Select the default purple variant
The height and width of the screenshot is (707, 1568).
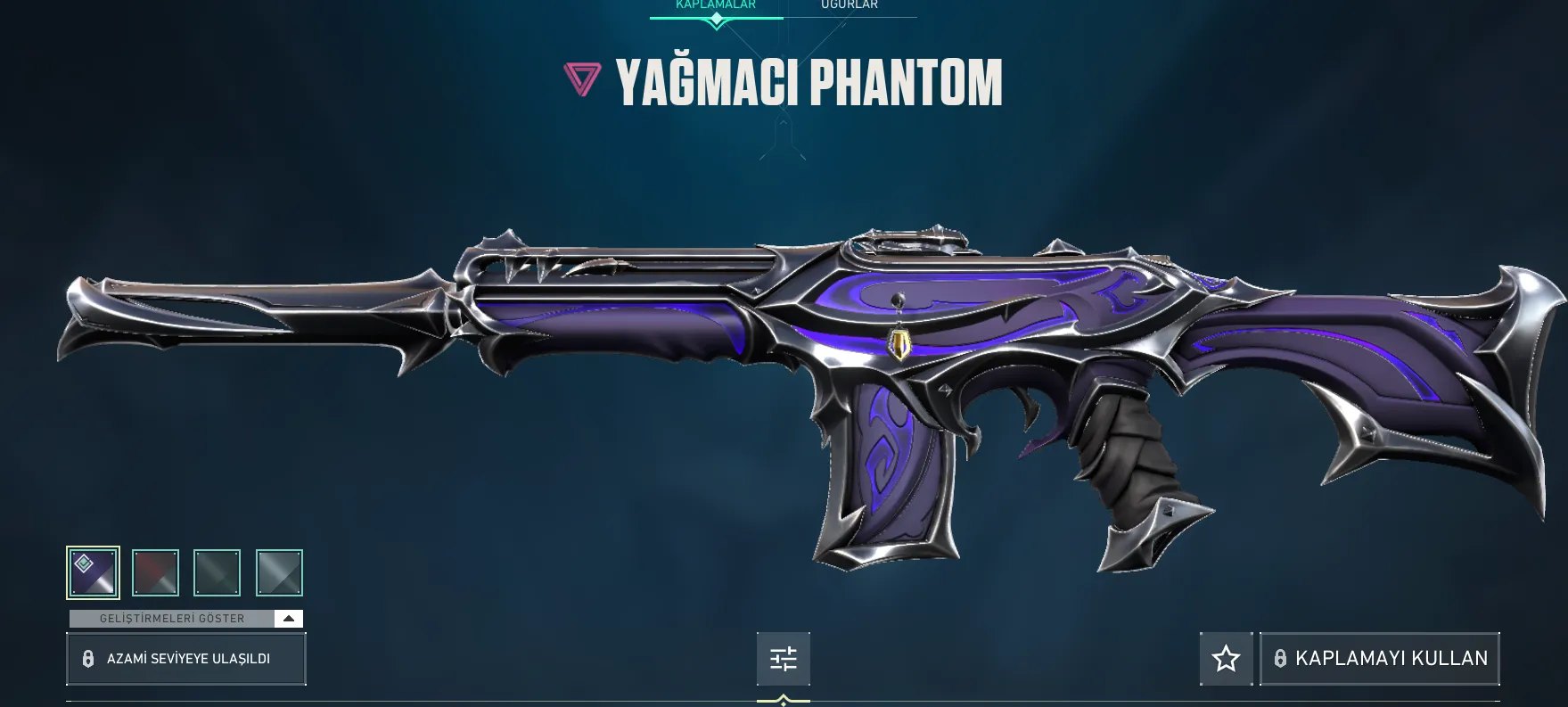coord(93,572)
